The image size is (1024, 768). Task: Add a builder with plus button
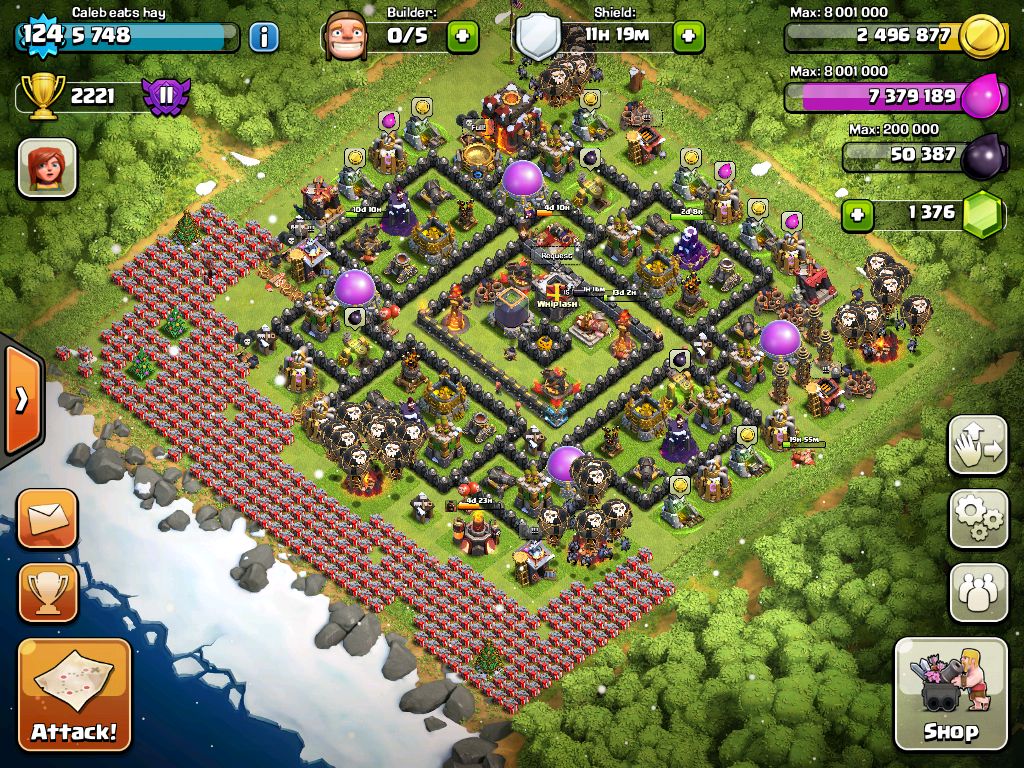pos(462,37)
